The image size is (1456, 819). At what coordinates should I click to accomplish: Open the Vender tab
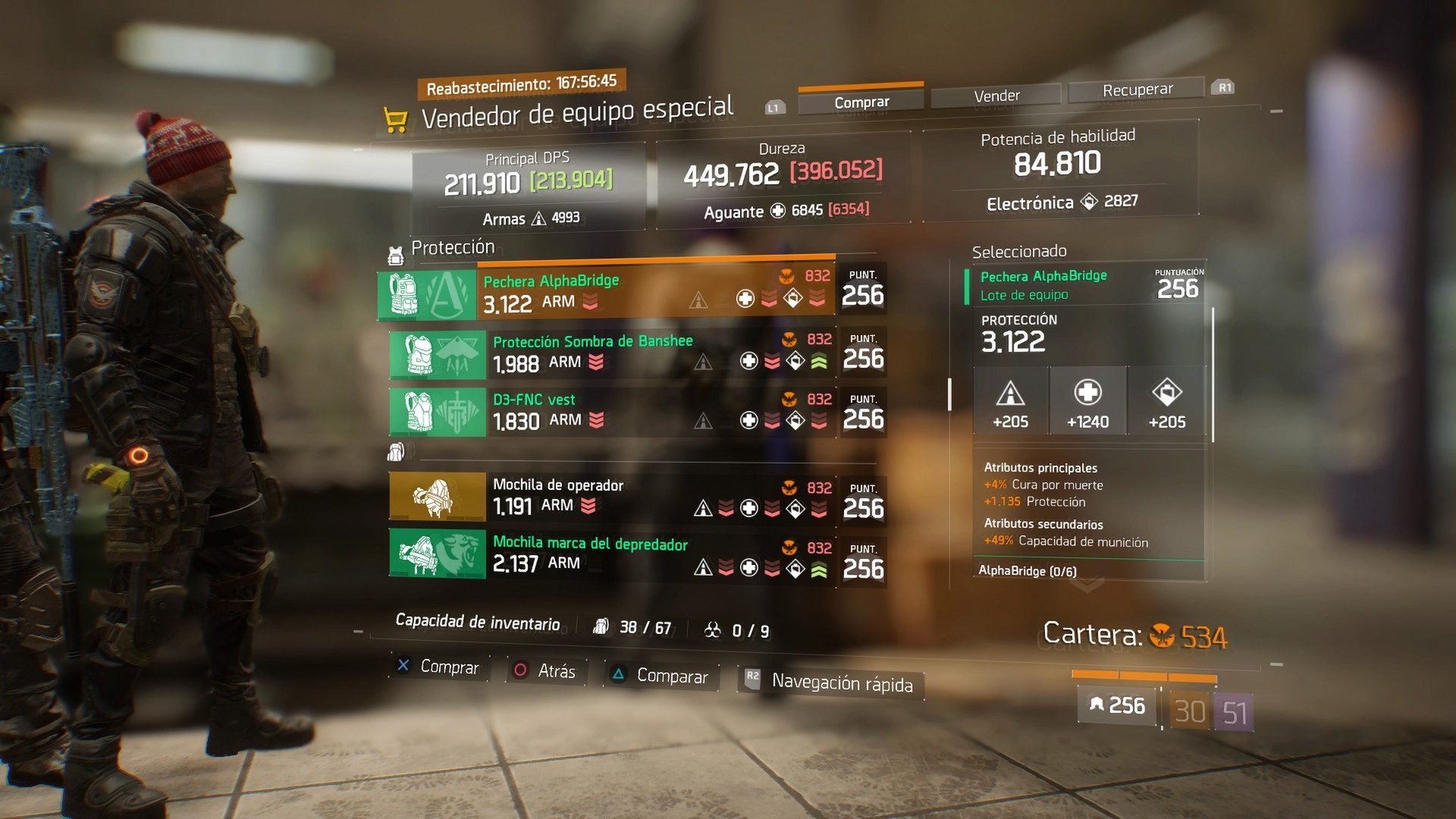(996, 96)
